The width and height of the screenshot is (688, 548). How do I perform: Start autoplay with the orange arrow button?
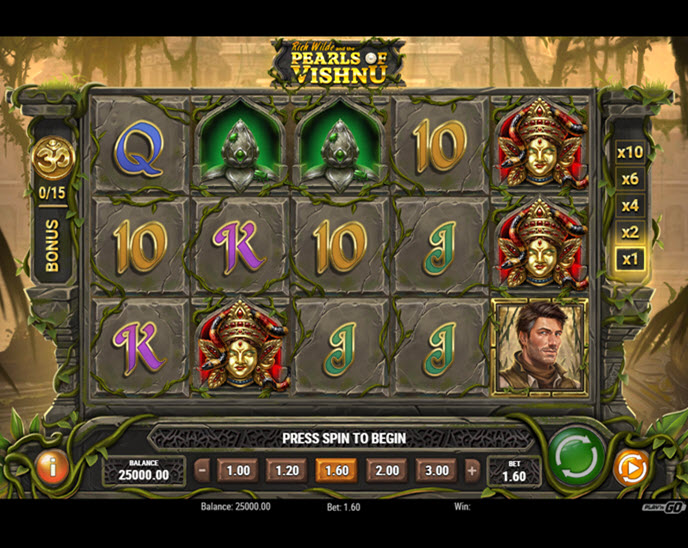630,467
